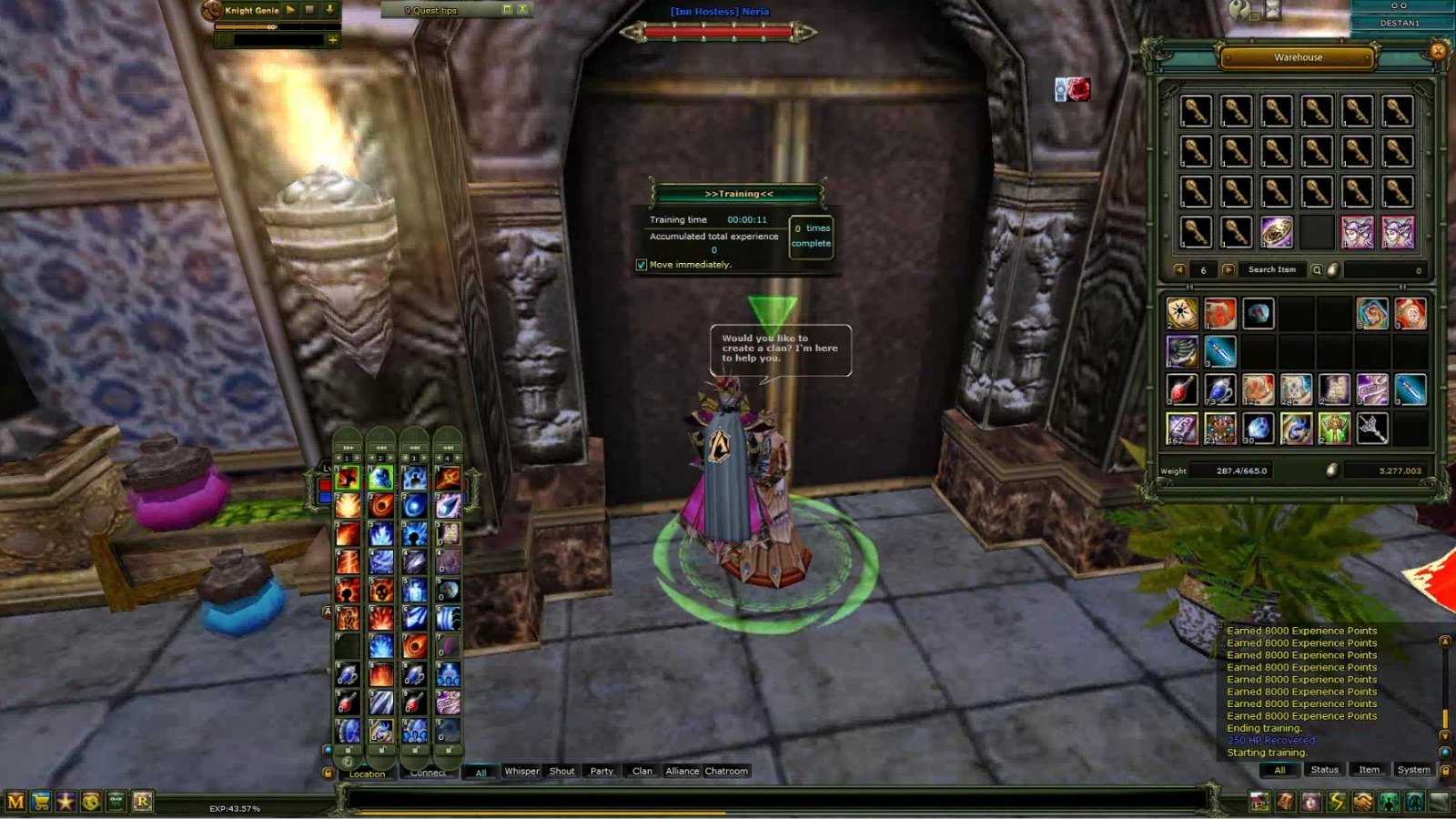
Task: Click the star icon on the taskbar
Action: pyautogui.click(x=66, y=801)
